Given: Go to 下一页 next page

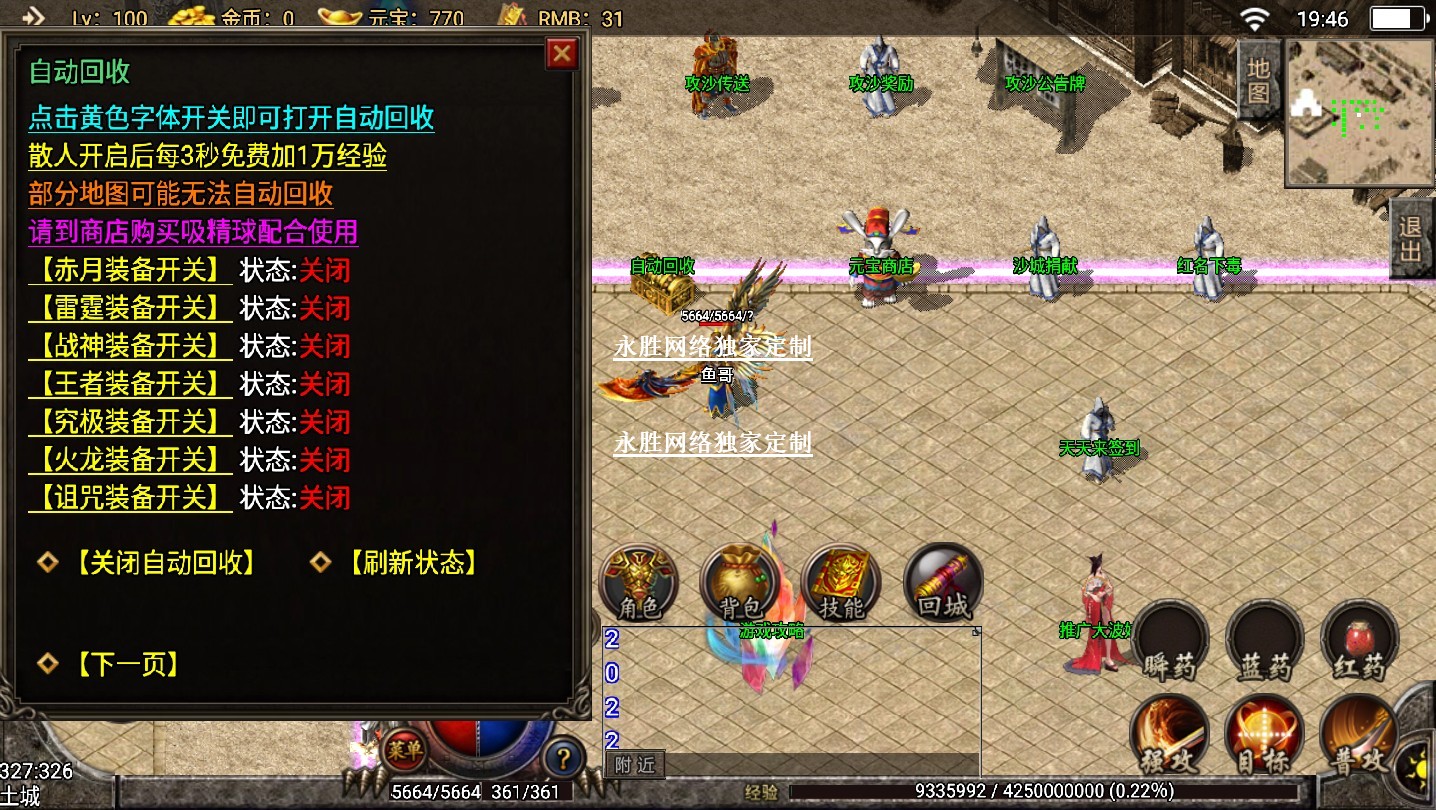Looking at the screenshot, I should [x=126, y=664].
